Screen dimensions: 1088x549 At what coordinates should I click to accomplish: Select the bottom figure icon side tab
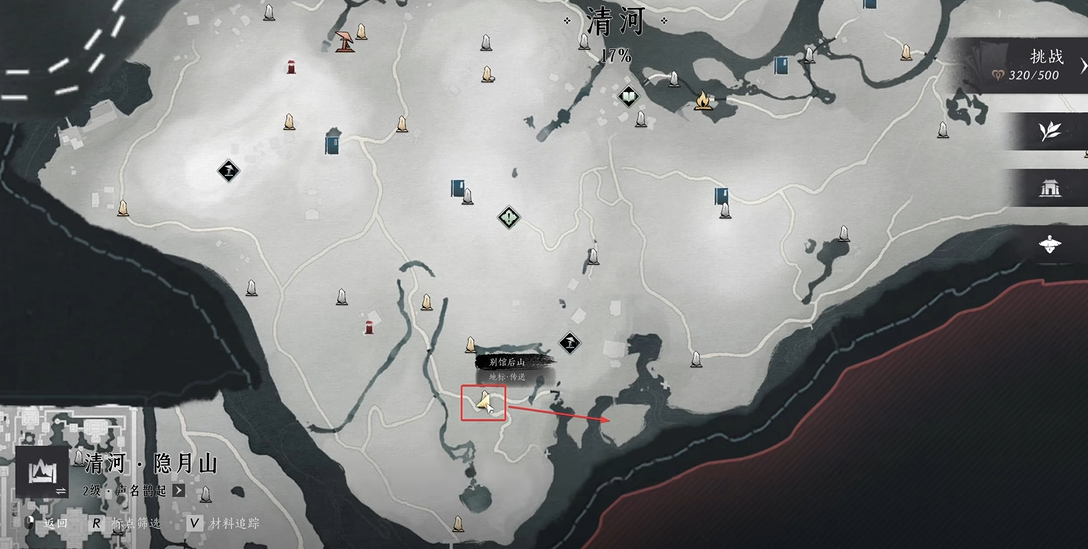[x=1049, y=243]
